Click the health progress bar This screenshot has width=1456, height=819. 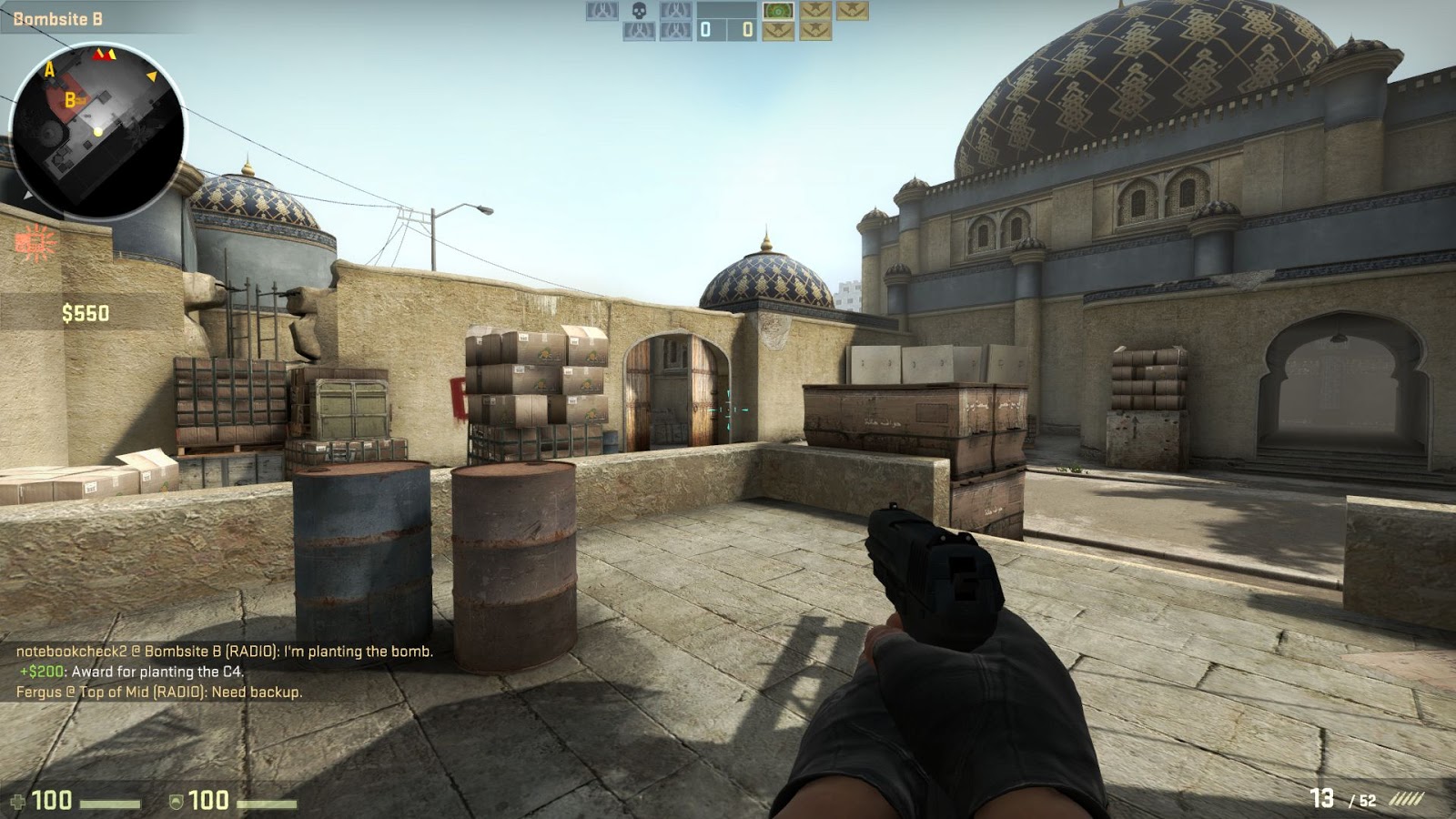[x=109, y=804]
